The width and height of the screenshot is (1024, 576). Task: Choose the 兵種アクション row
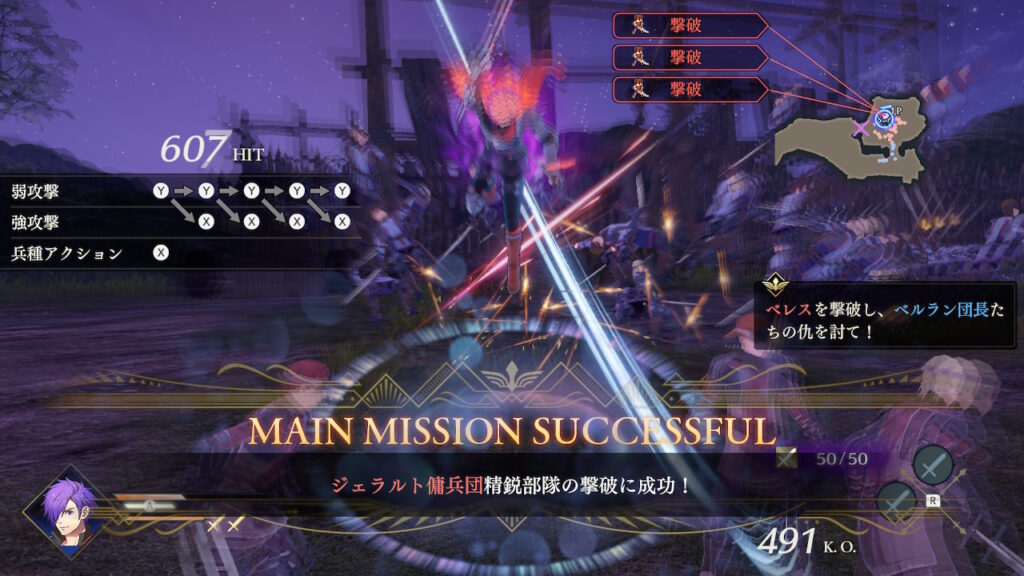click(x=90, y=253)
